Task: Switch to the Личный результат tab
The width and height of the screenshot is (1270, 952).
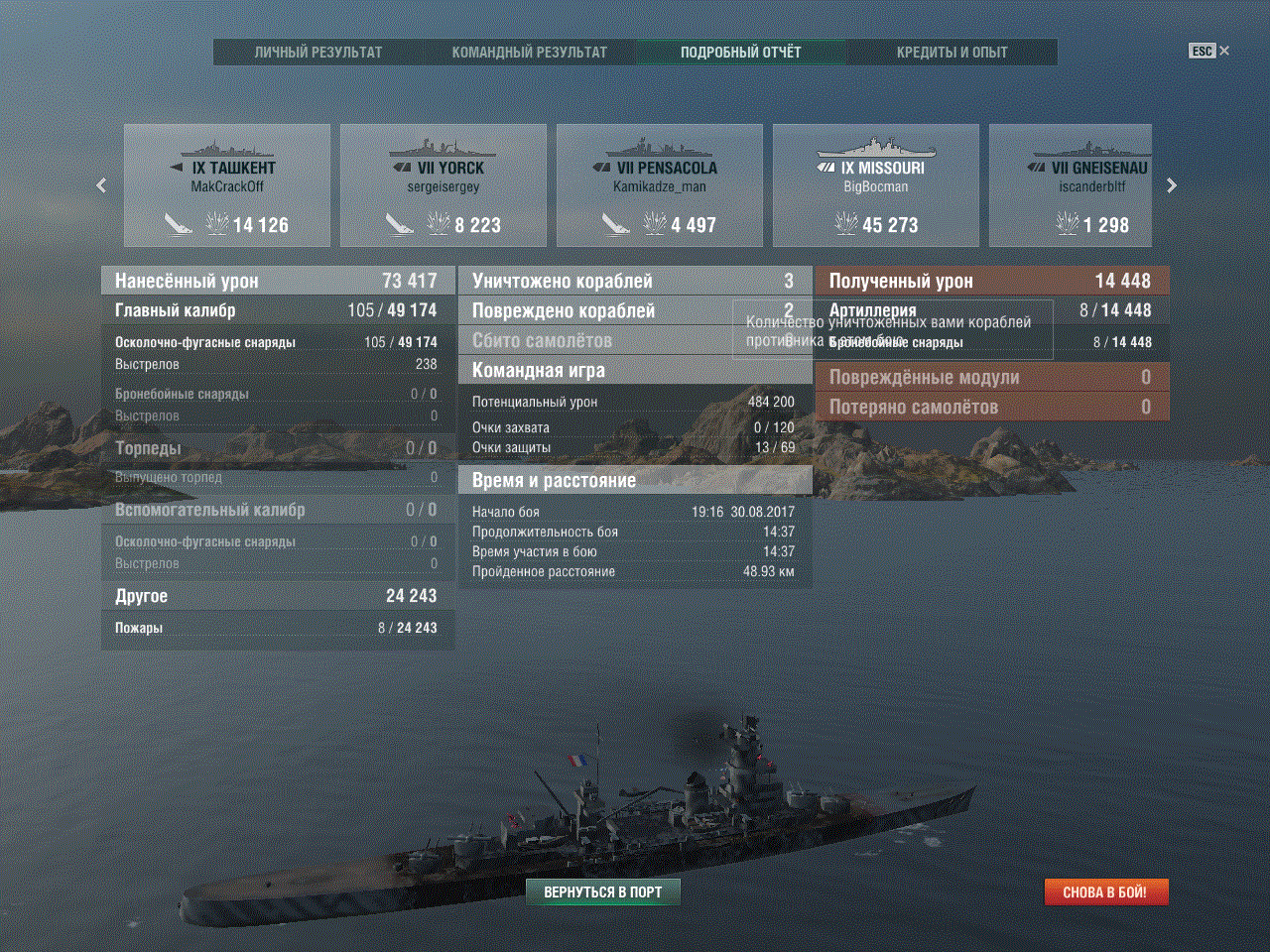Action: 318,53
